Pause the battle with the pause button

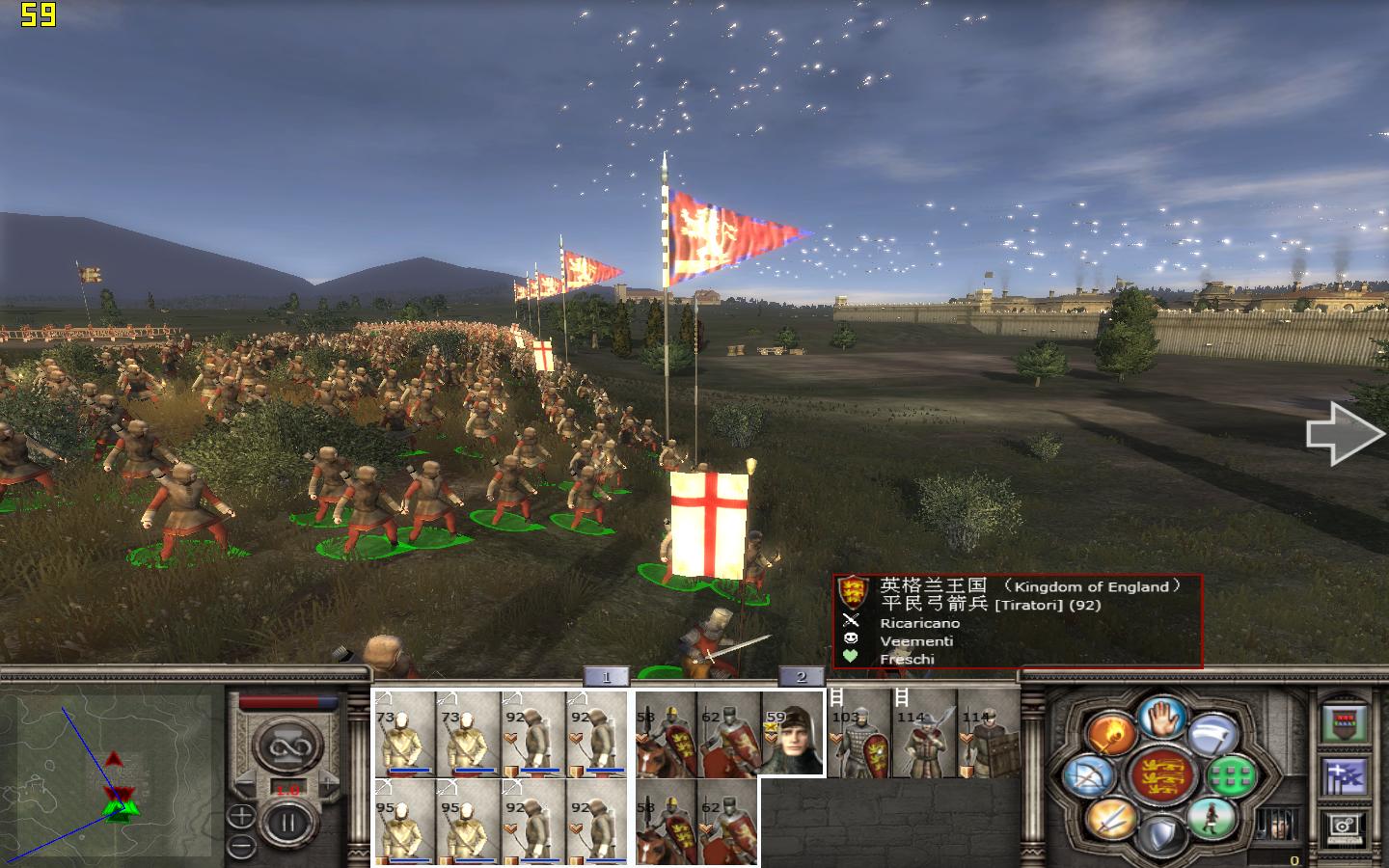point(288,821)
